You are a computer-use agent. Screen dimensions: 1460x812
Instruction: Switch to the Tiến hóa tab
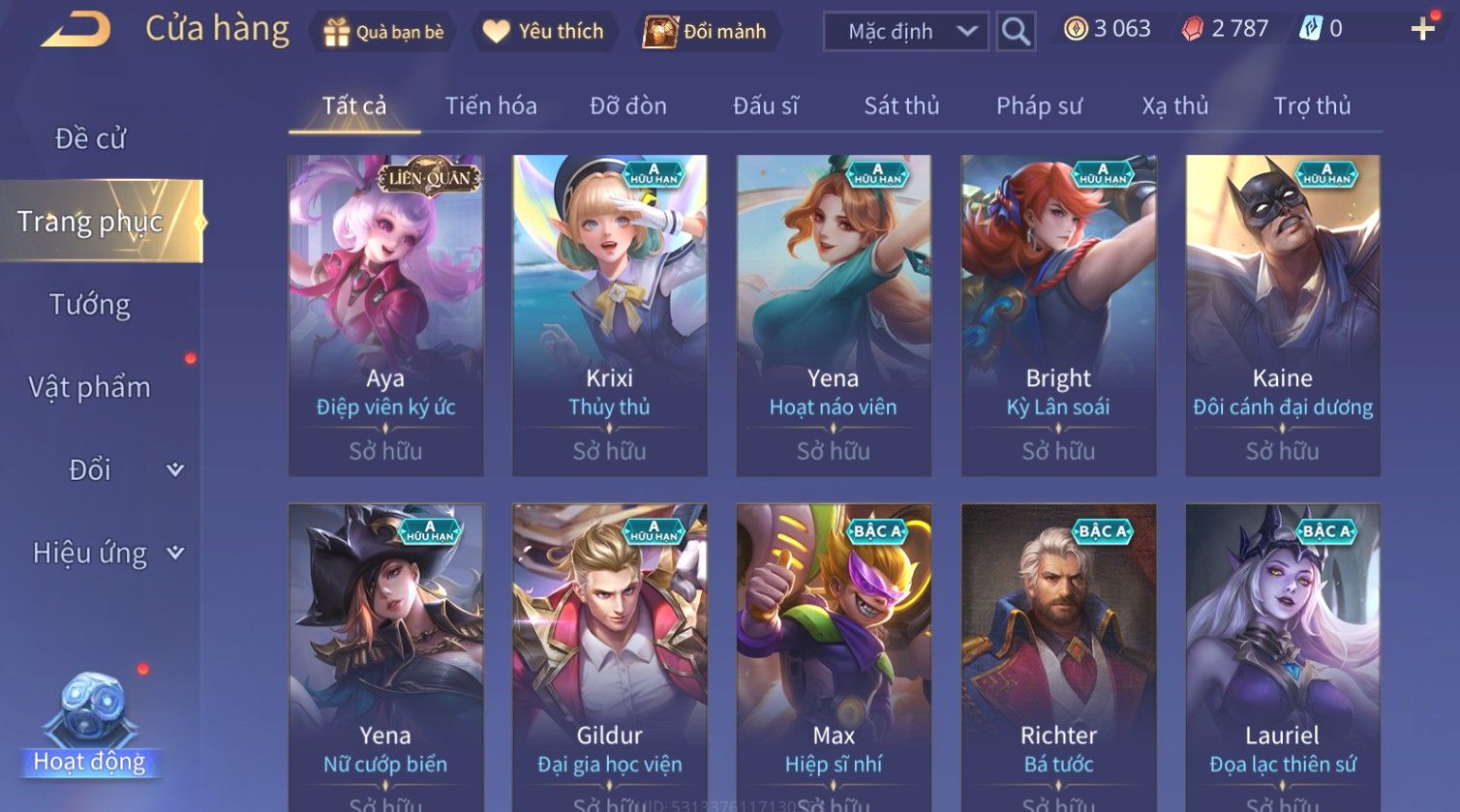click(x=491, y=105)
